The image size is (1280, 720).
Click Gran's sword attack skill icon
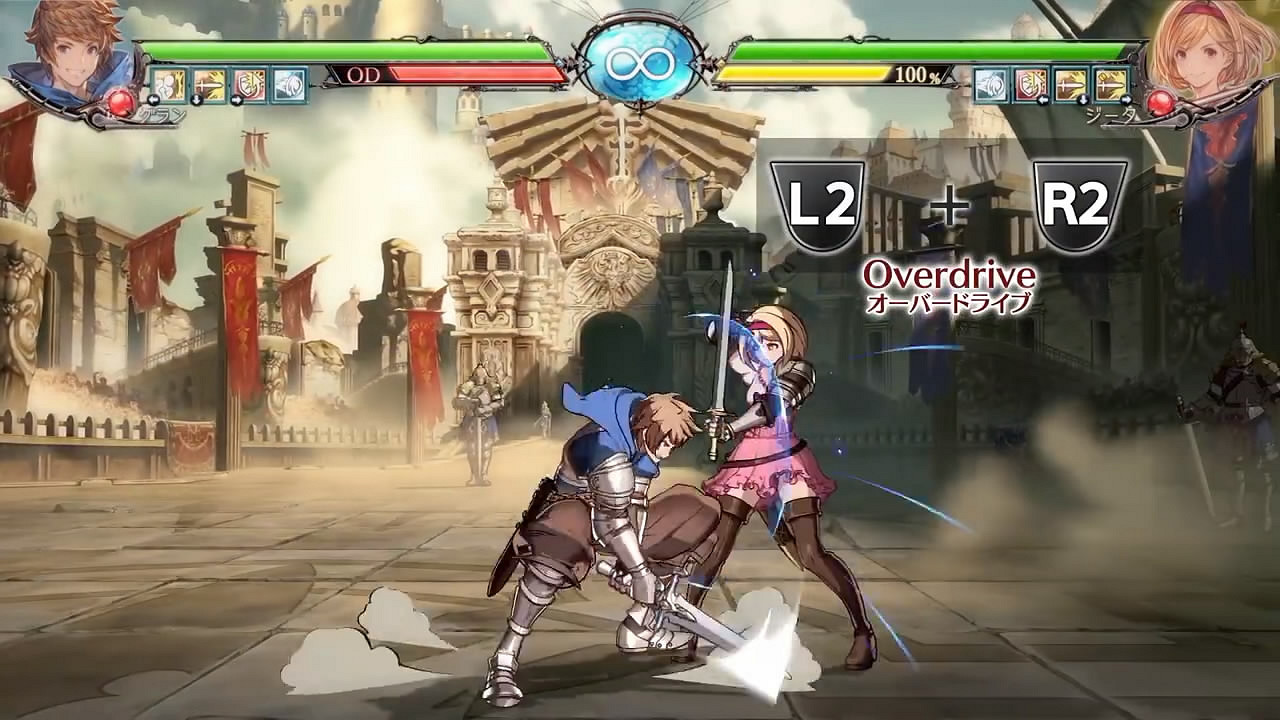(x=210, y=84)
